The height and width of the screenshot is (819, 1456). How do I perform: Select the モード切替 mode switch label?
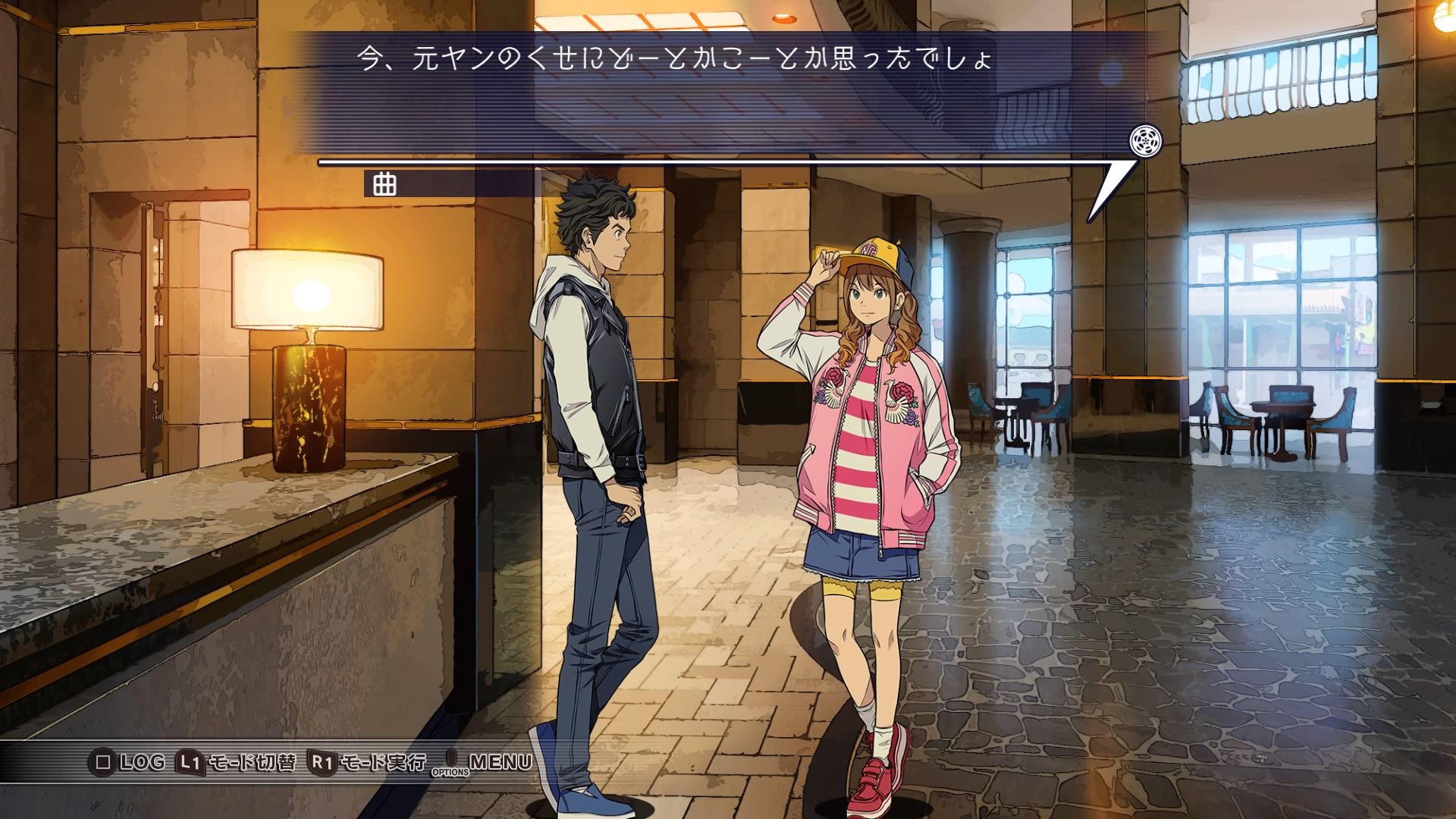click(x=251, y=762)
